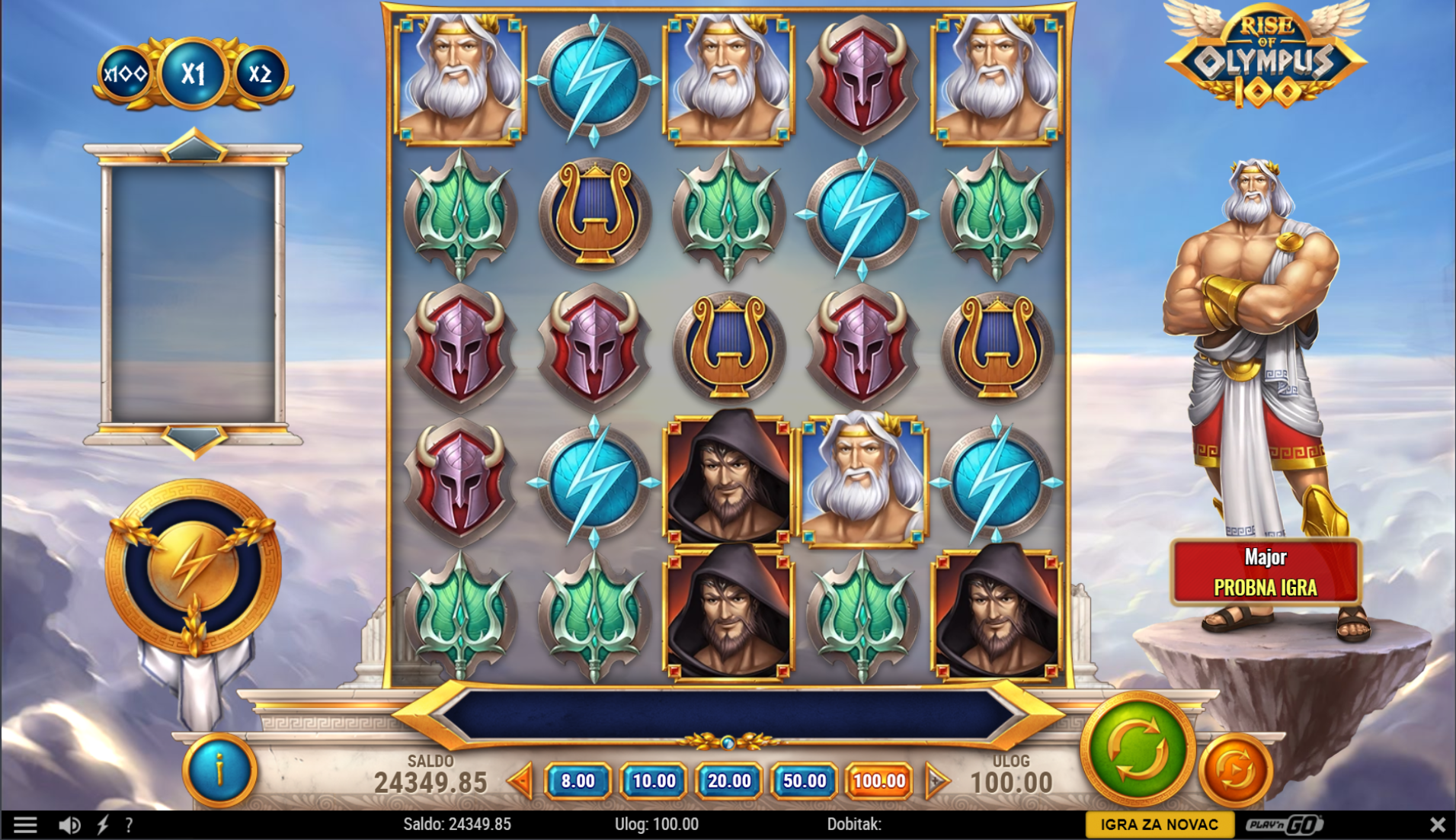The image size is (1456, 840).
Task: Click the right arrow to raise bet
Action: 936,781
